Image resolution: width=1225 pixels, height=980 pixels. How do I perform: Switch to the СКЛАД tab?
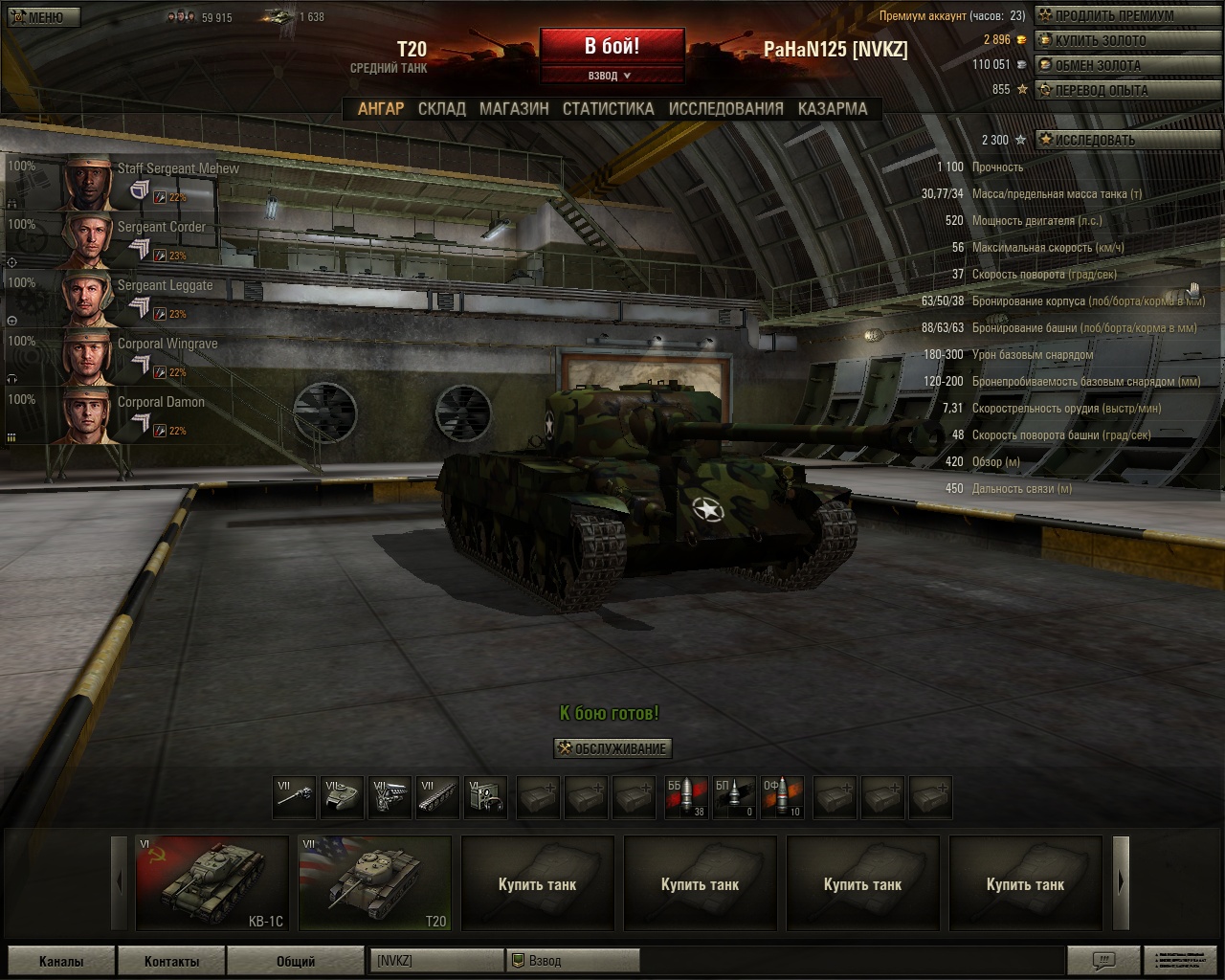(x=441, y=109)
